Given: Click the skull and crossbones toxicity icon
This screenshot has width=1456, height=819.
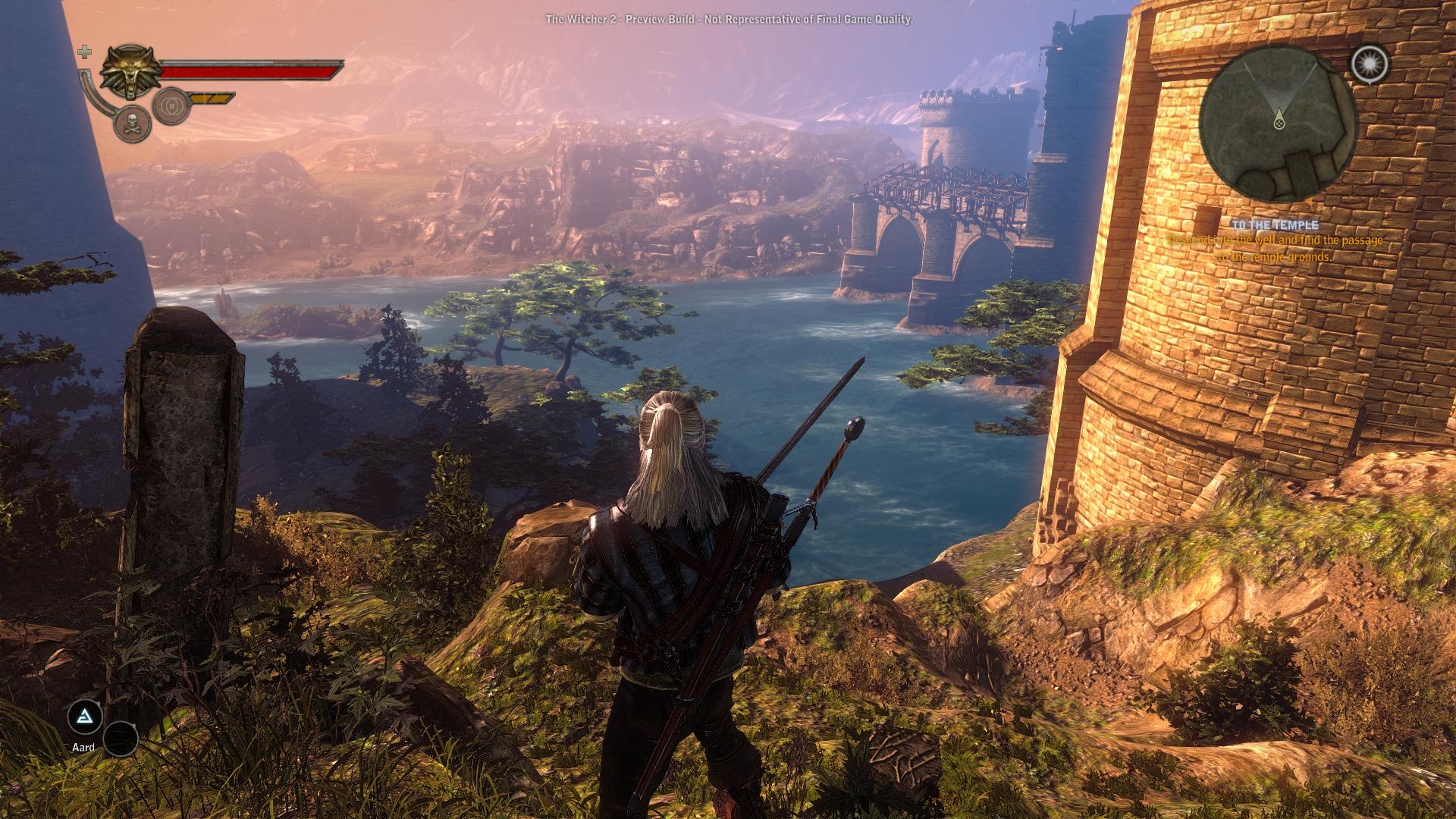Looking at the screenshot, I should [132, 124].
